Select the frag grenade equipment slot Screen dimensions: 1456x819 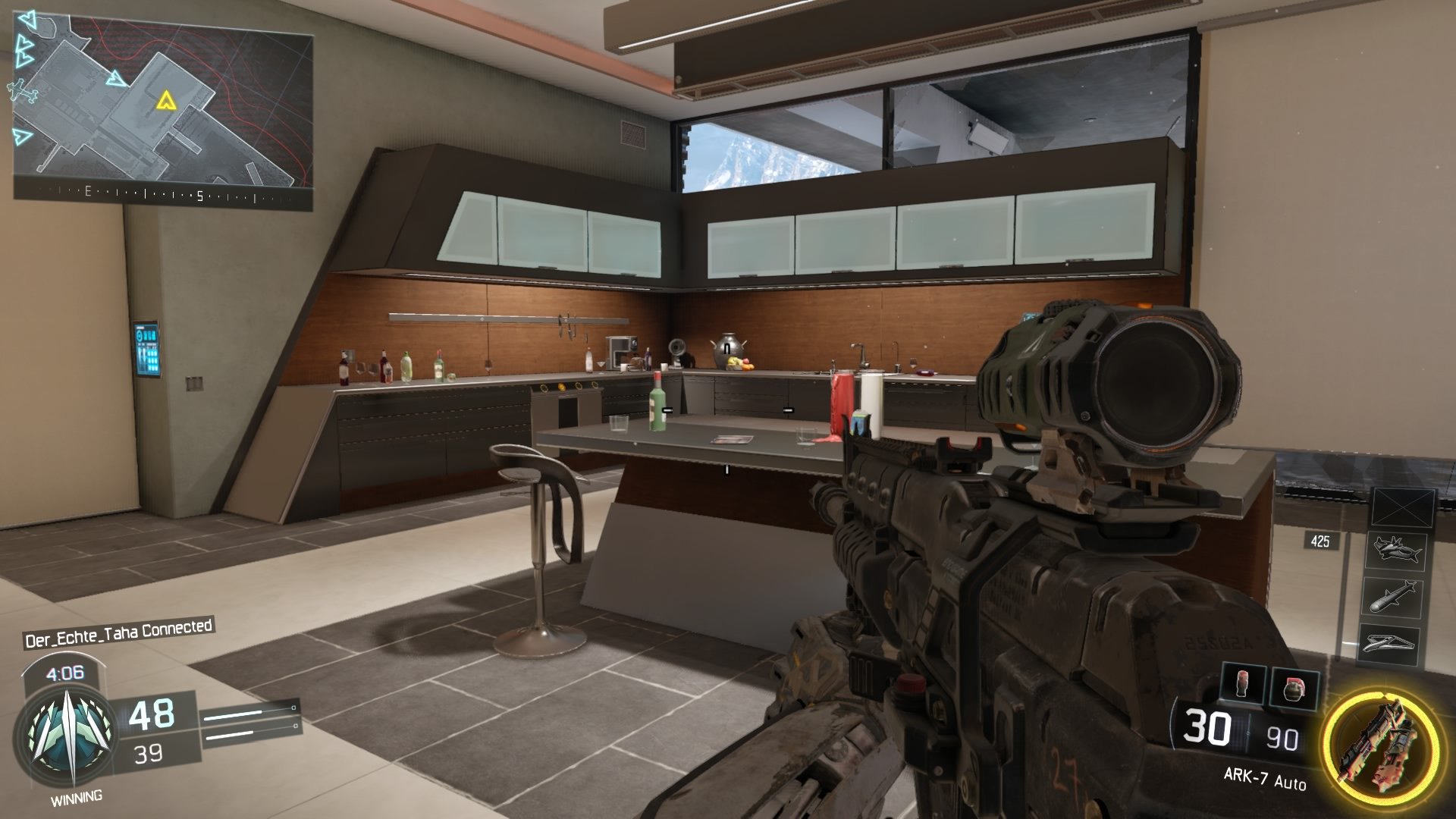click(x=1294, y=688)
